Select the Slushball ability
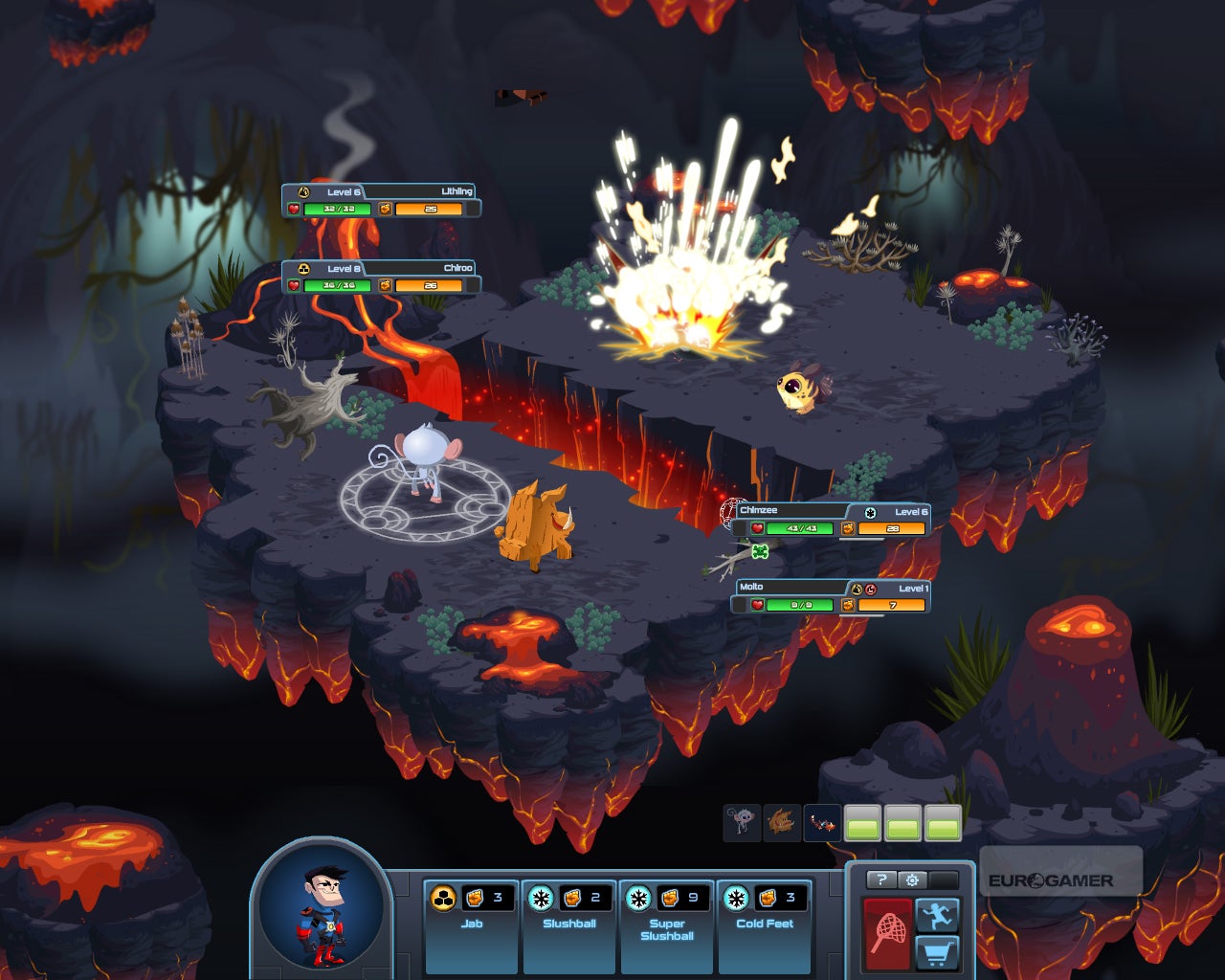Image resolution: width=1225 pixels, height=980 pixels. [x=569, y=924]
